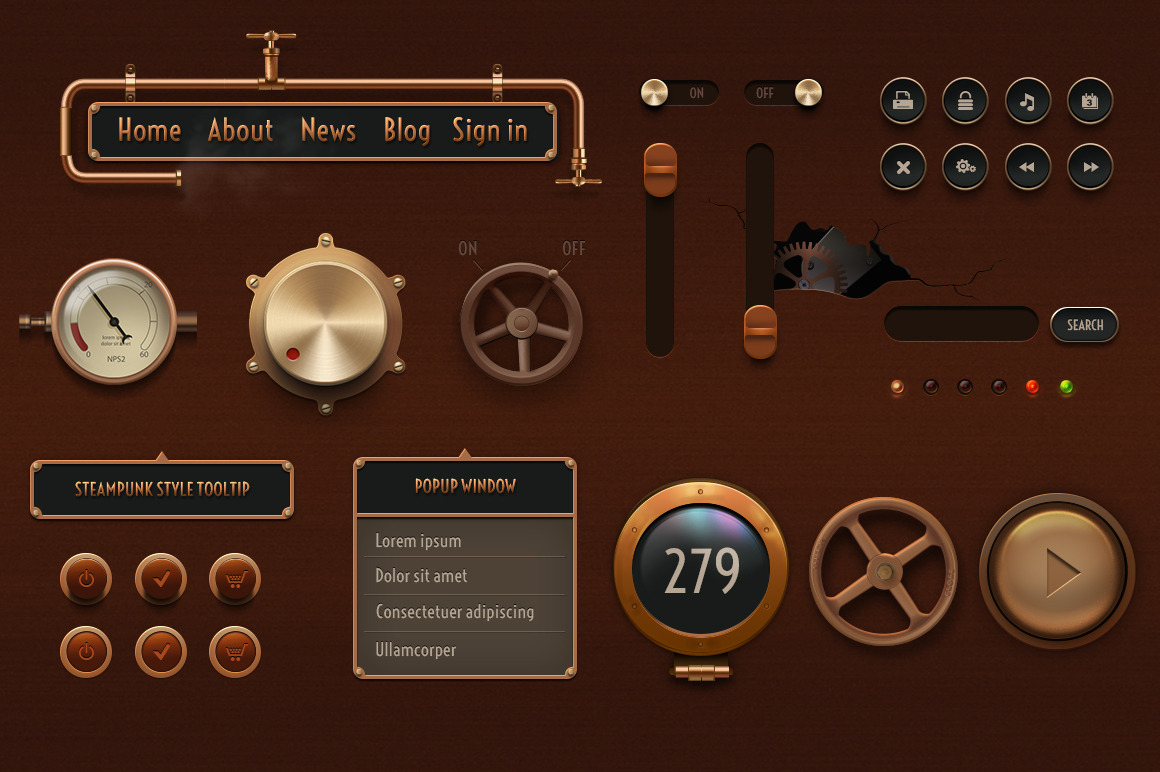Click the padlock icon button
The height and width of the screenshot is (772, 1160).
965,101
